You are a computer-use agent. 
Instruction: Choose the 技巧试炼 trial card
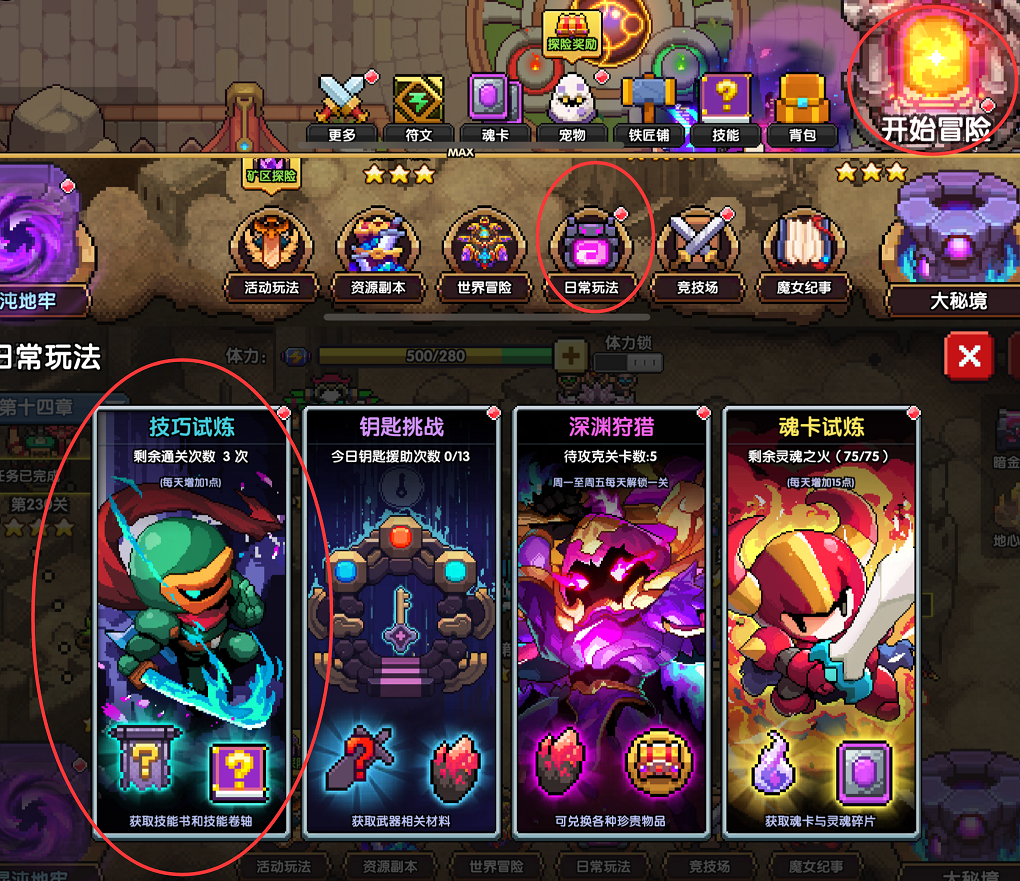coord(191,621)
